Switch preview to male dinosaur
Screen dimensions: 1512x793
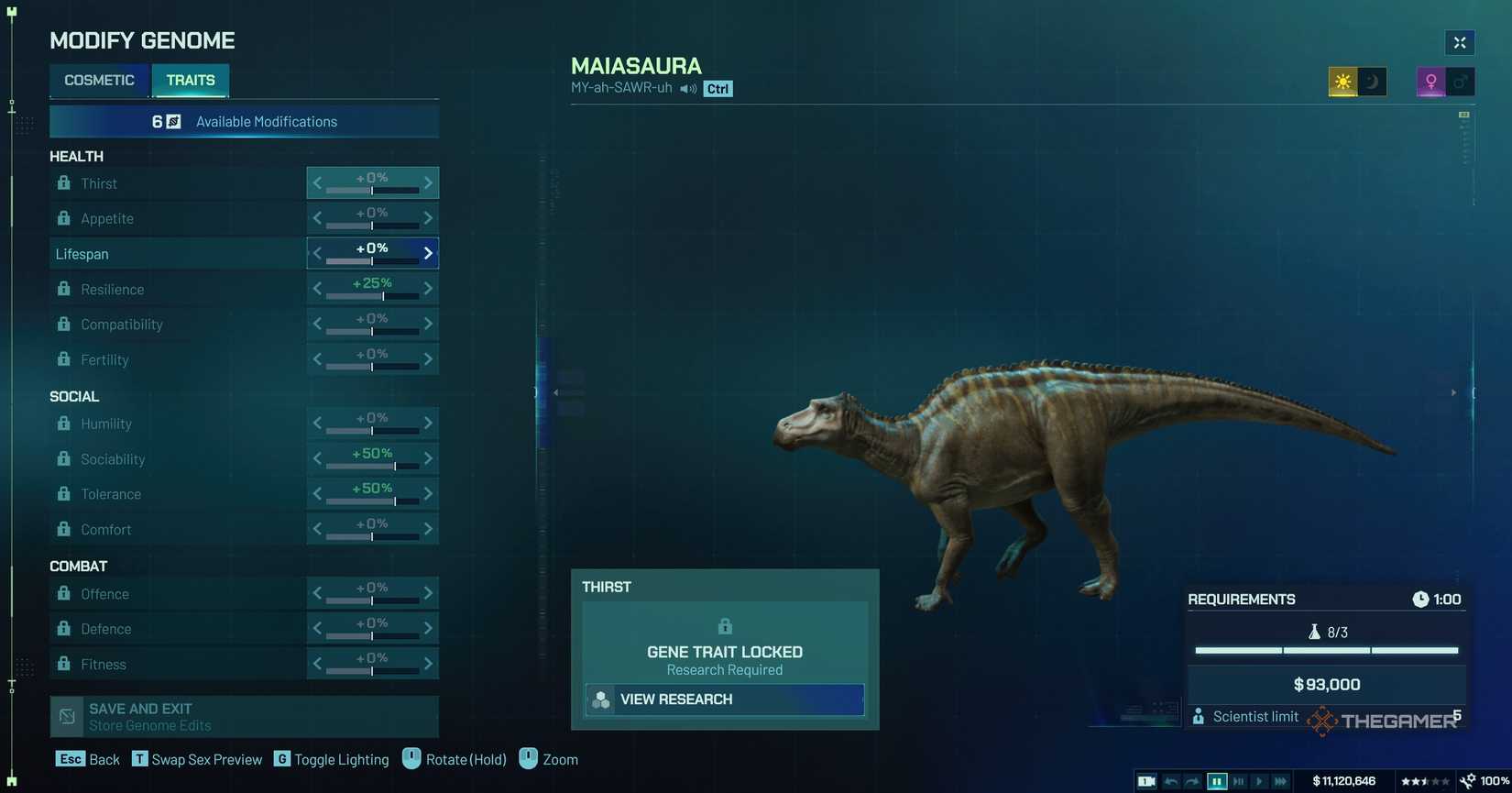[1460, 82]
